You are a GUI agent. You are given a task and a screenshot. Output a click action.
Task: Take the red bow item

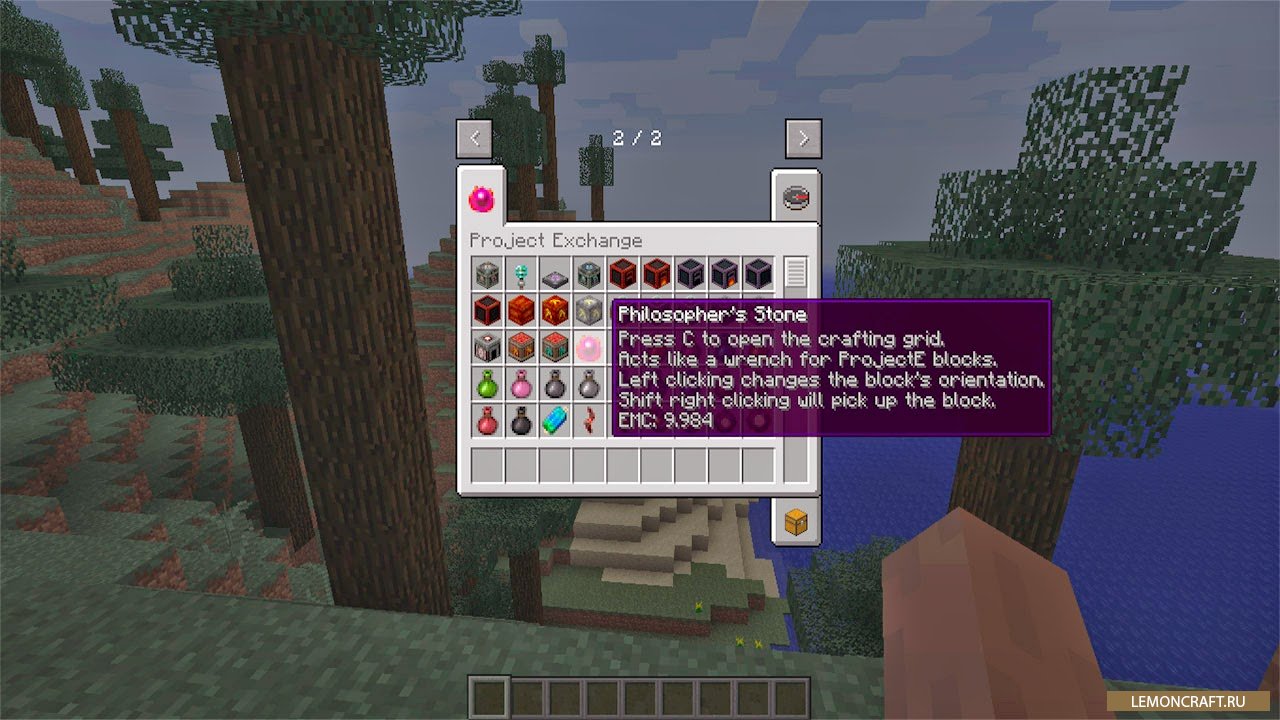coord(589,421)
